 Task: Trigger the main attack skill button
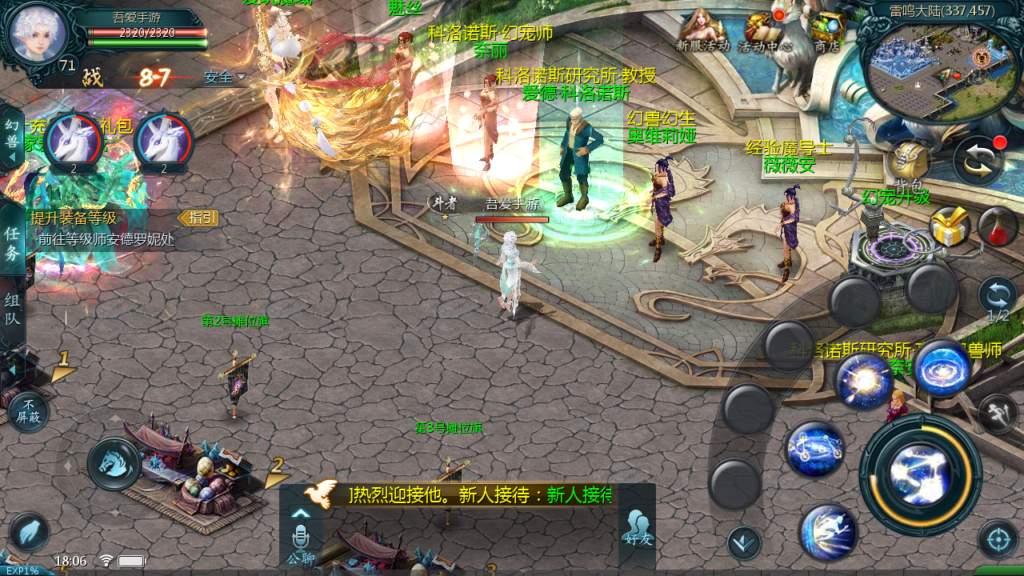coord(920,472)
